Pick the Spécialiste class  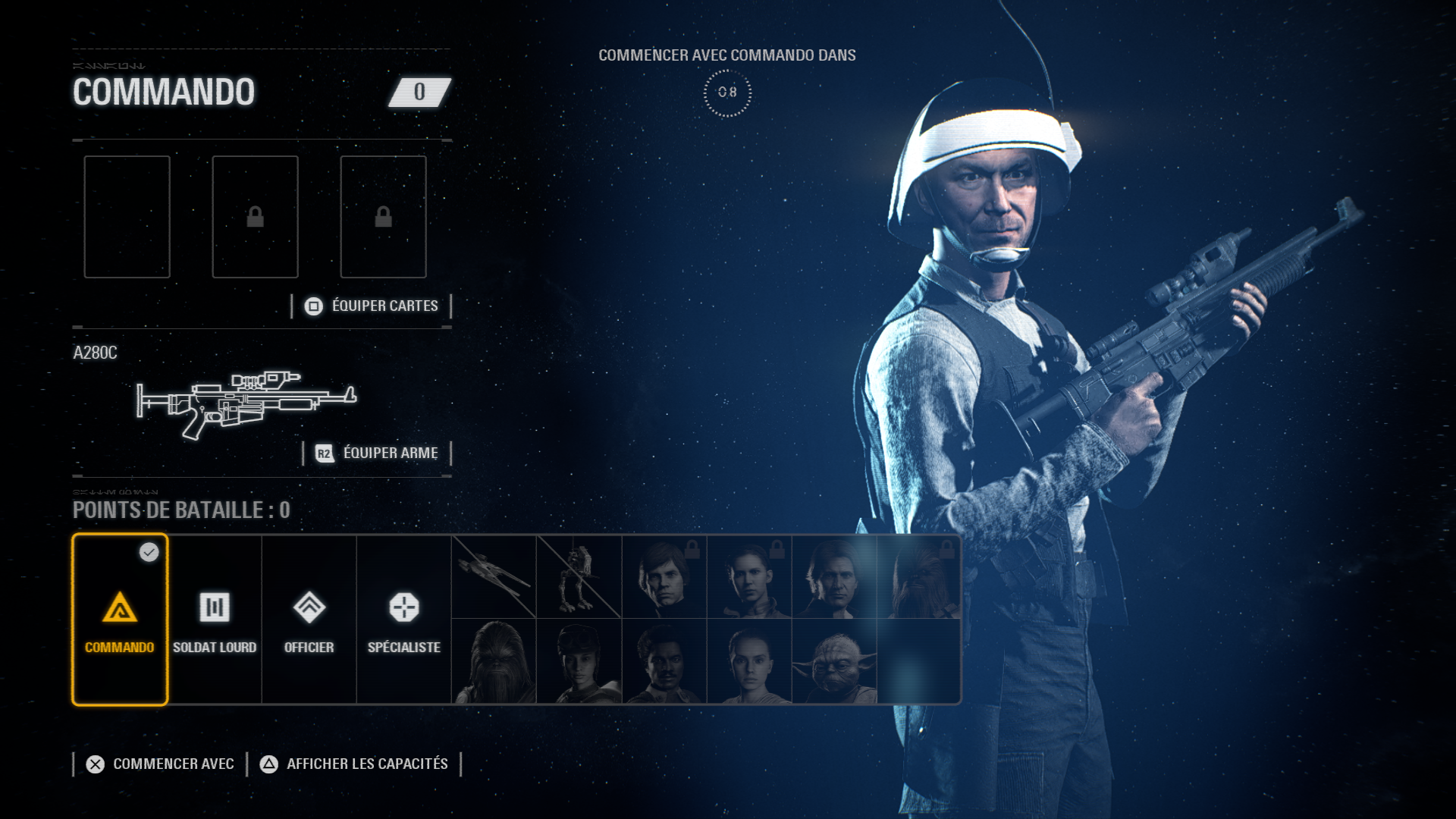coord(403,620)
